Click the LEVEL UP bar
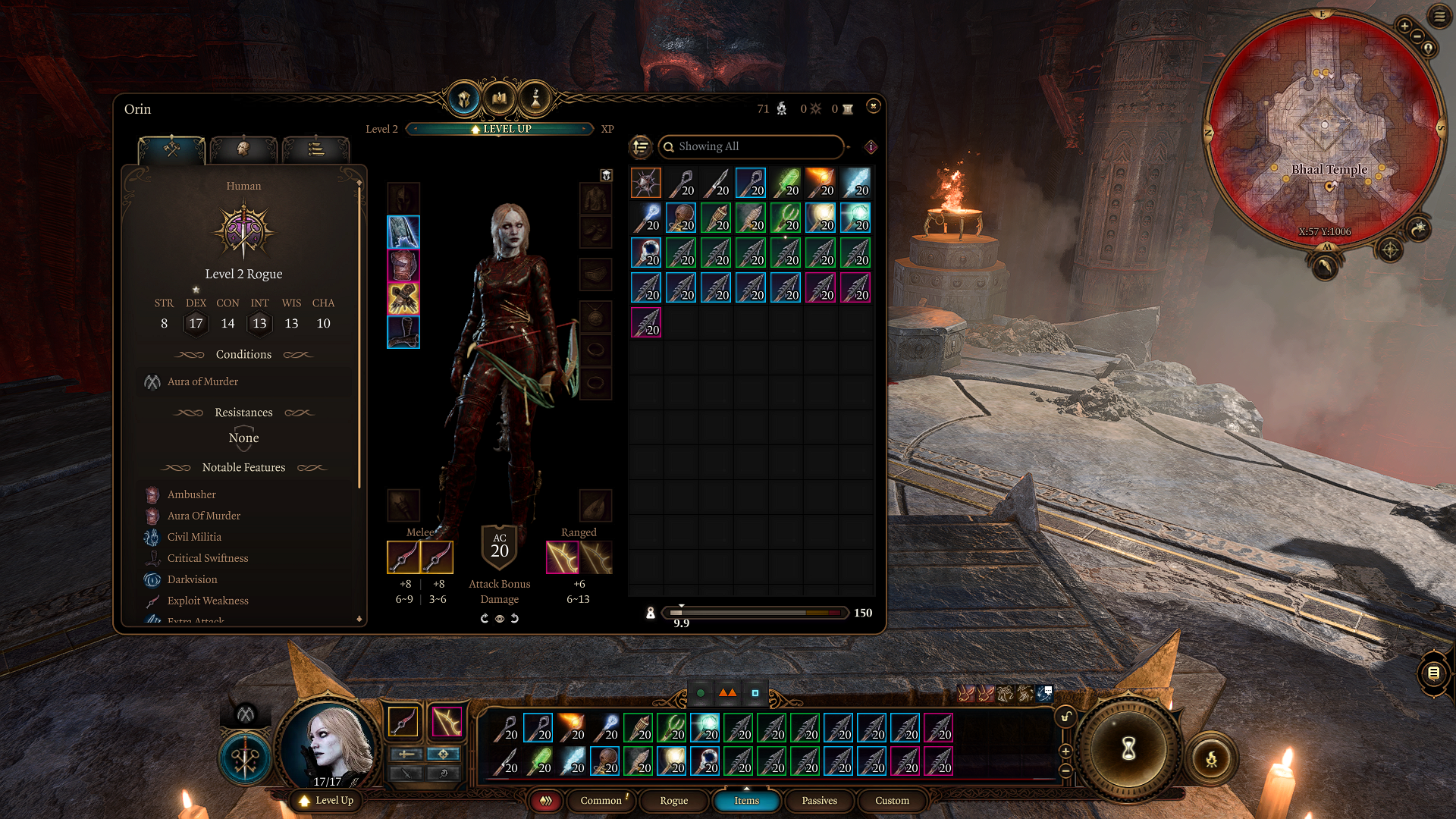Viewport: 1456px width, 819px height. pyautogui.click(x=500, y=129)
